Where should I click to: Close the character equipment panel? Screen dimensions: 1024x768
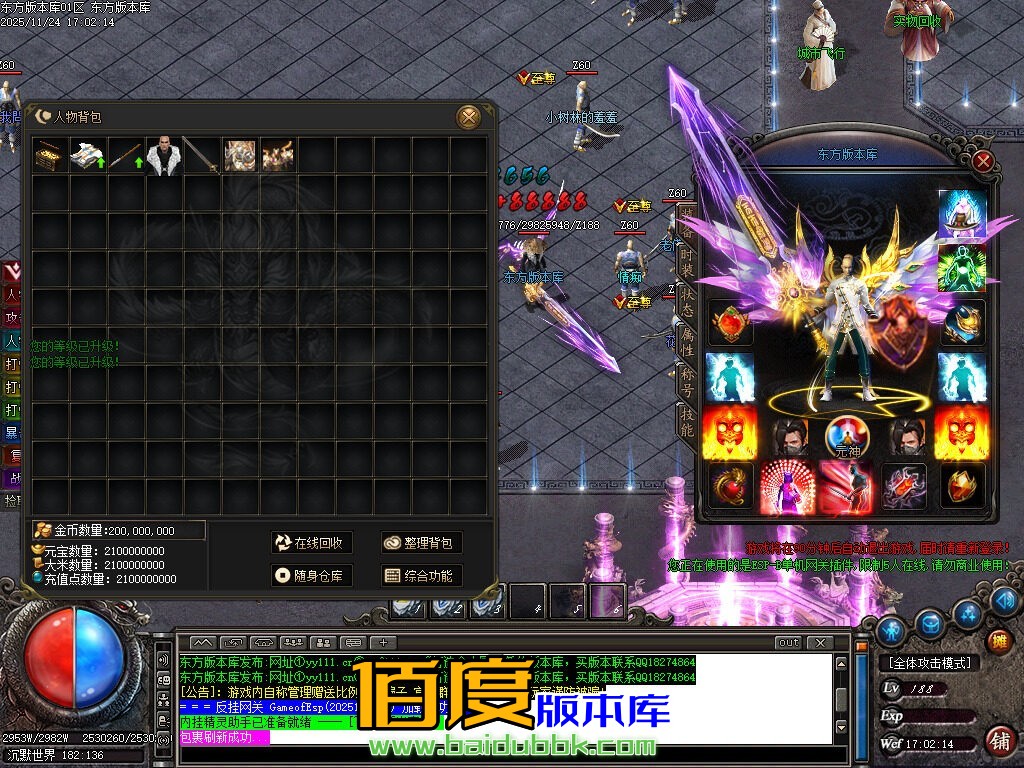point(983,161)
